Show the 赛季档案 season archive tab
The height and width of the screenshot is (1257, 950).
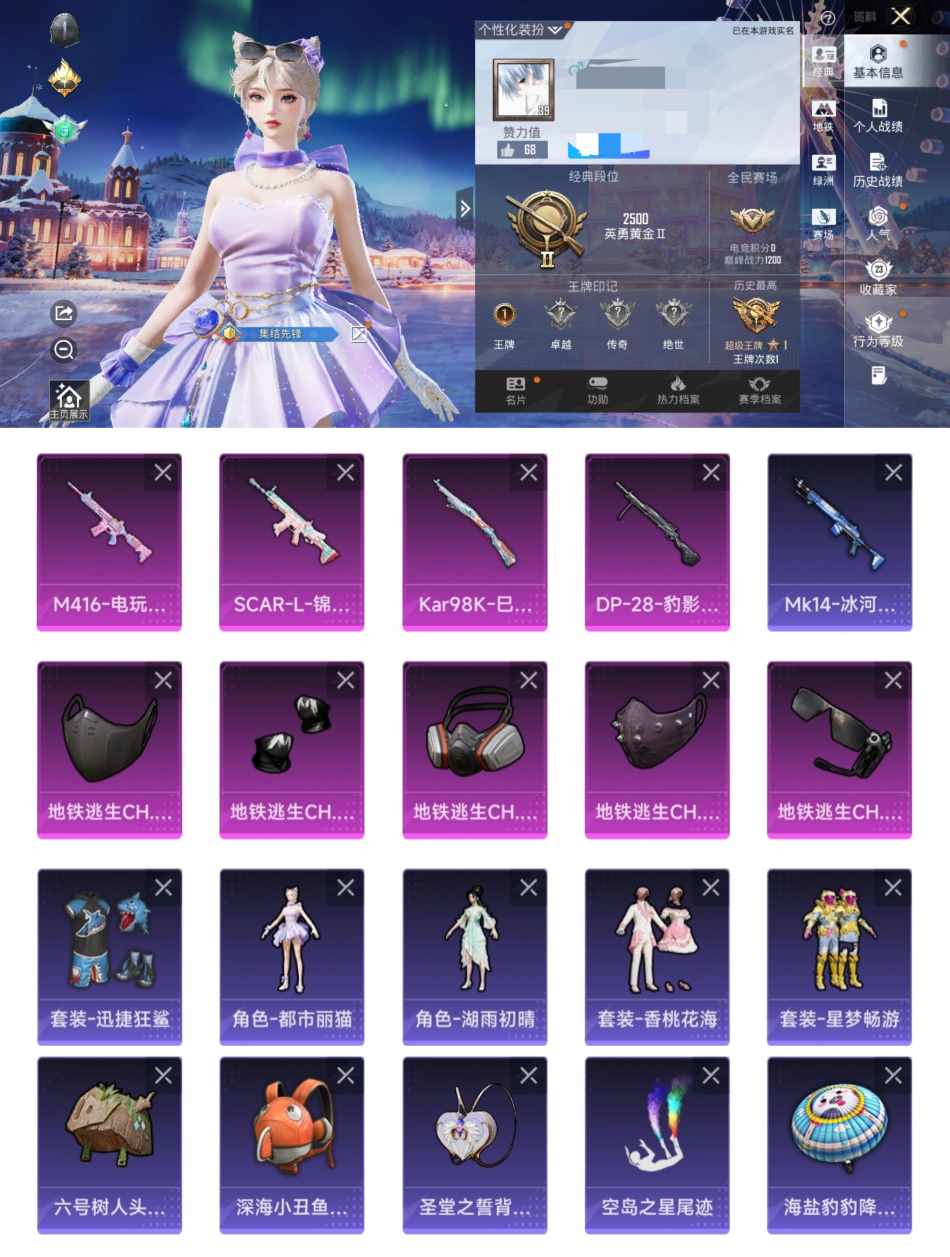(759, 391)
